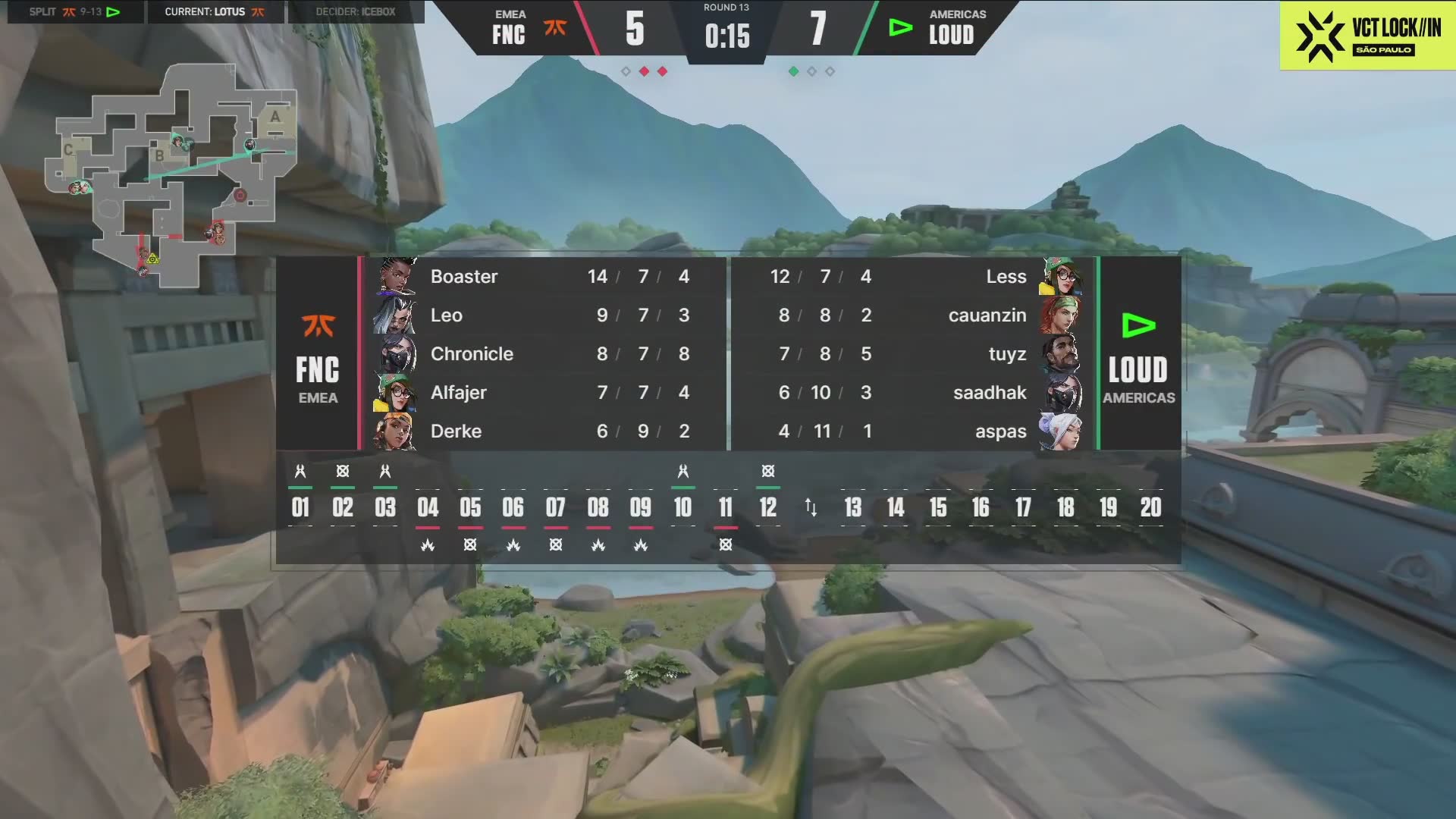
Task: Open the Split map result tab
Action: 74,12
